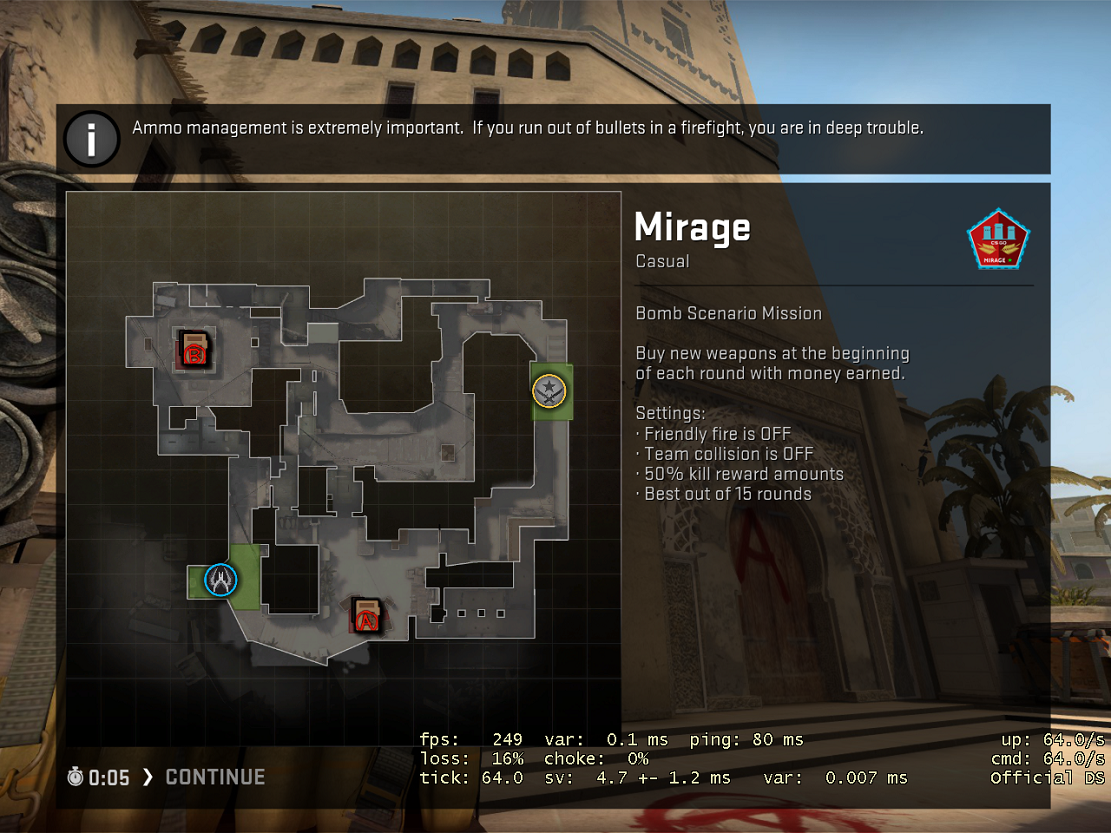Image resolution: width=1111 pixels, height=833 pixels.
Task: Select the bombsite A marker on map
Action: (x=367, y=615)
